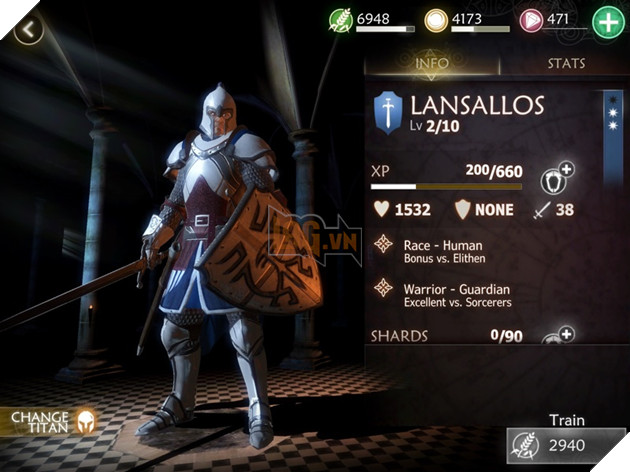Switch to the Stats tab
Viewport: 630px width, 472px height.
566,65
